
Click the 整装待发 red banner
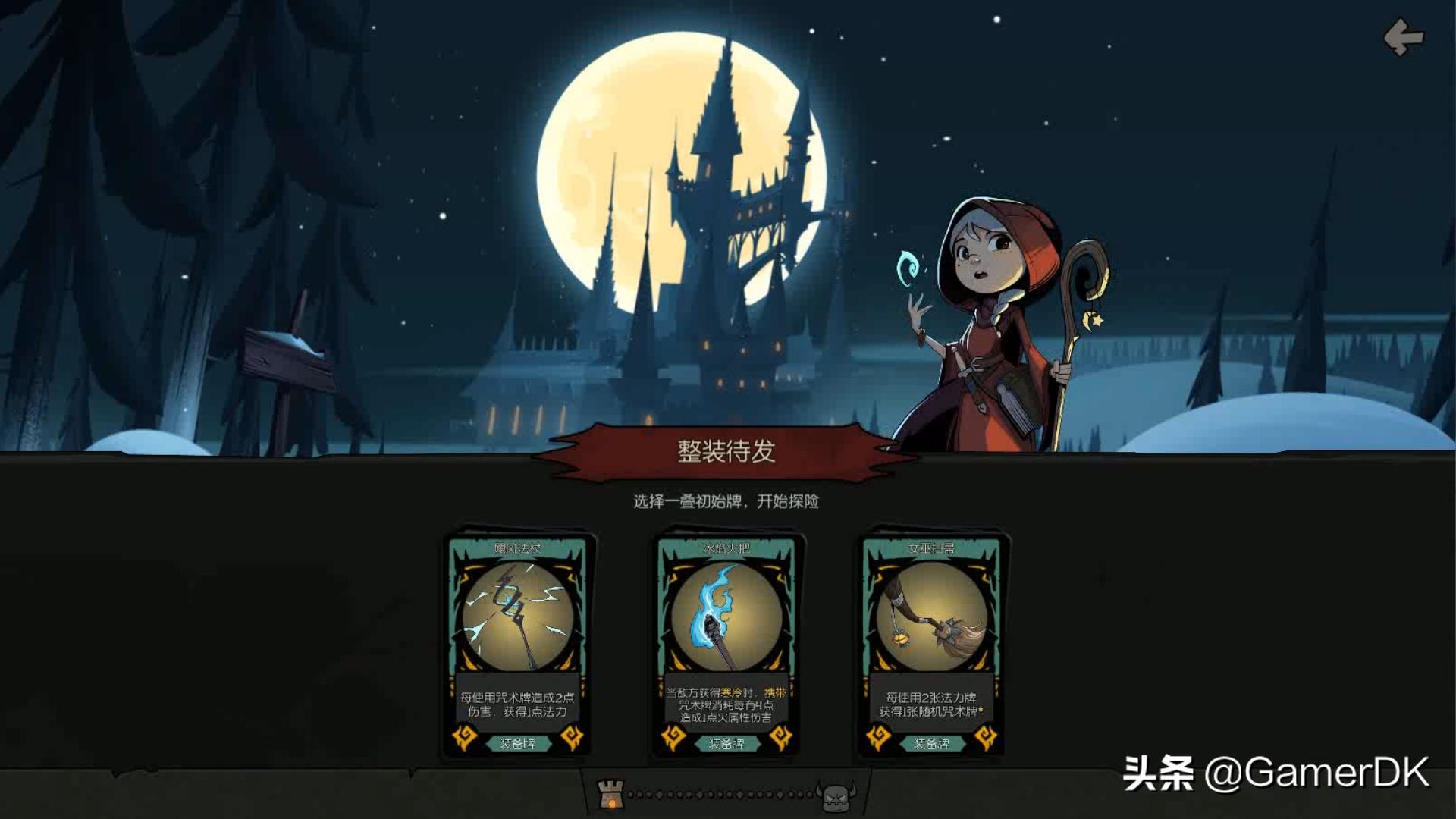point(730,450)
